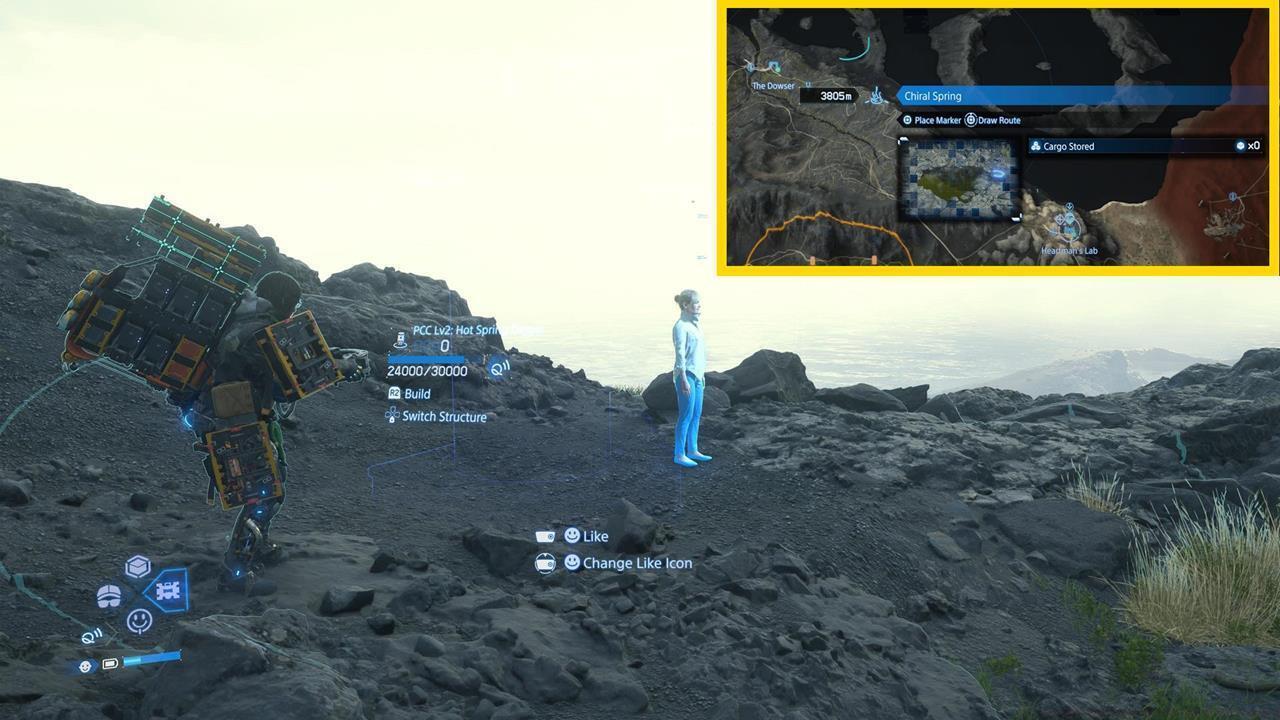Click the chiral network signal icon near the gauge
The height and width of the screenshot is (720, 1280).
point(499,366)
